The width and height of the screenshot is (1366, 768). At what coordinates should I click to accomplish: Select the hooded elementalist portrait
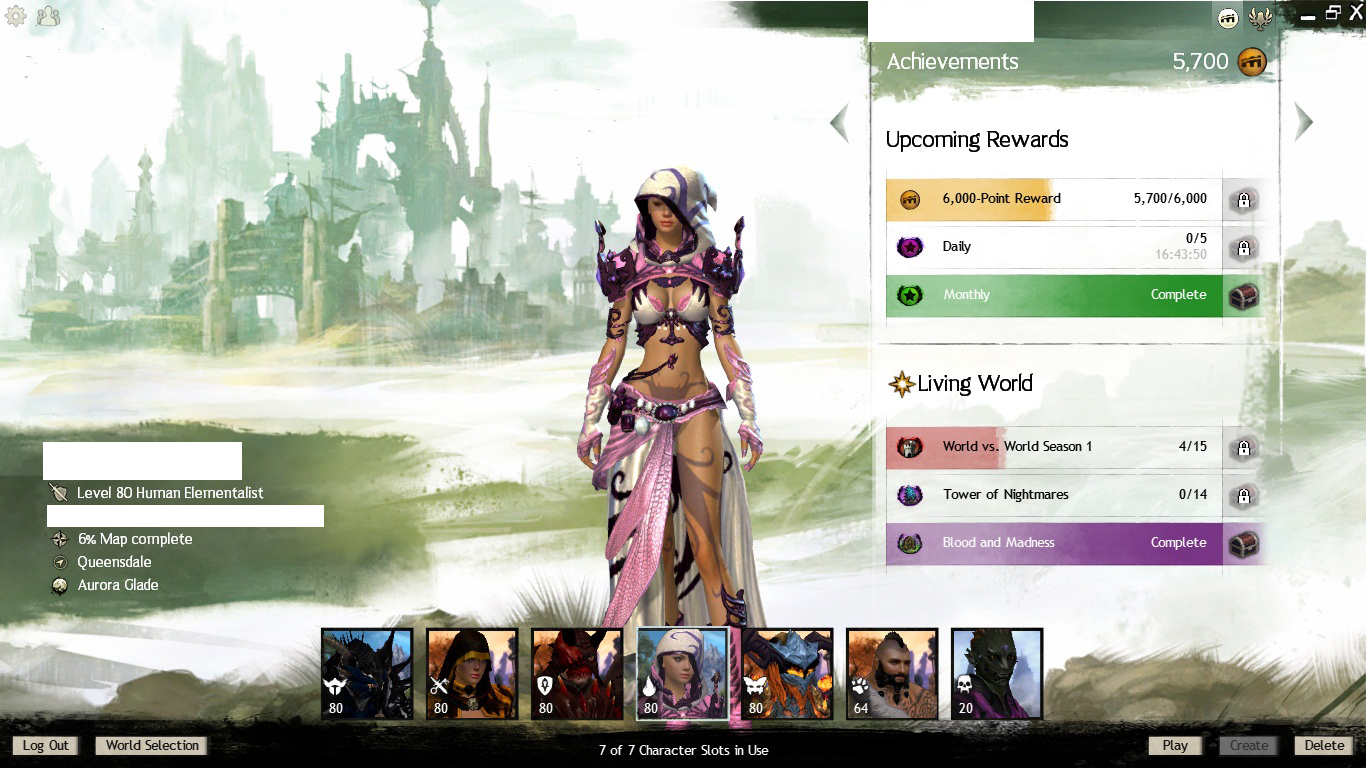coord(683,674)
